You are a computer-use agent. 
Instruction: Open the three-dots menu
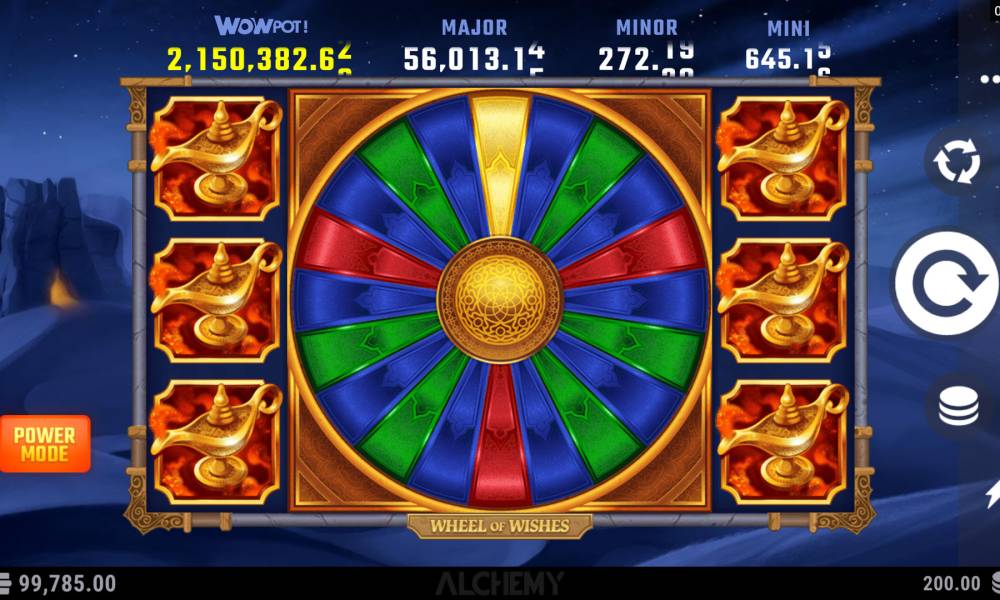989,77
